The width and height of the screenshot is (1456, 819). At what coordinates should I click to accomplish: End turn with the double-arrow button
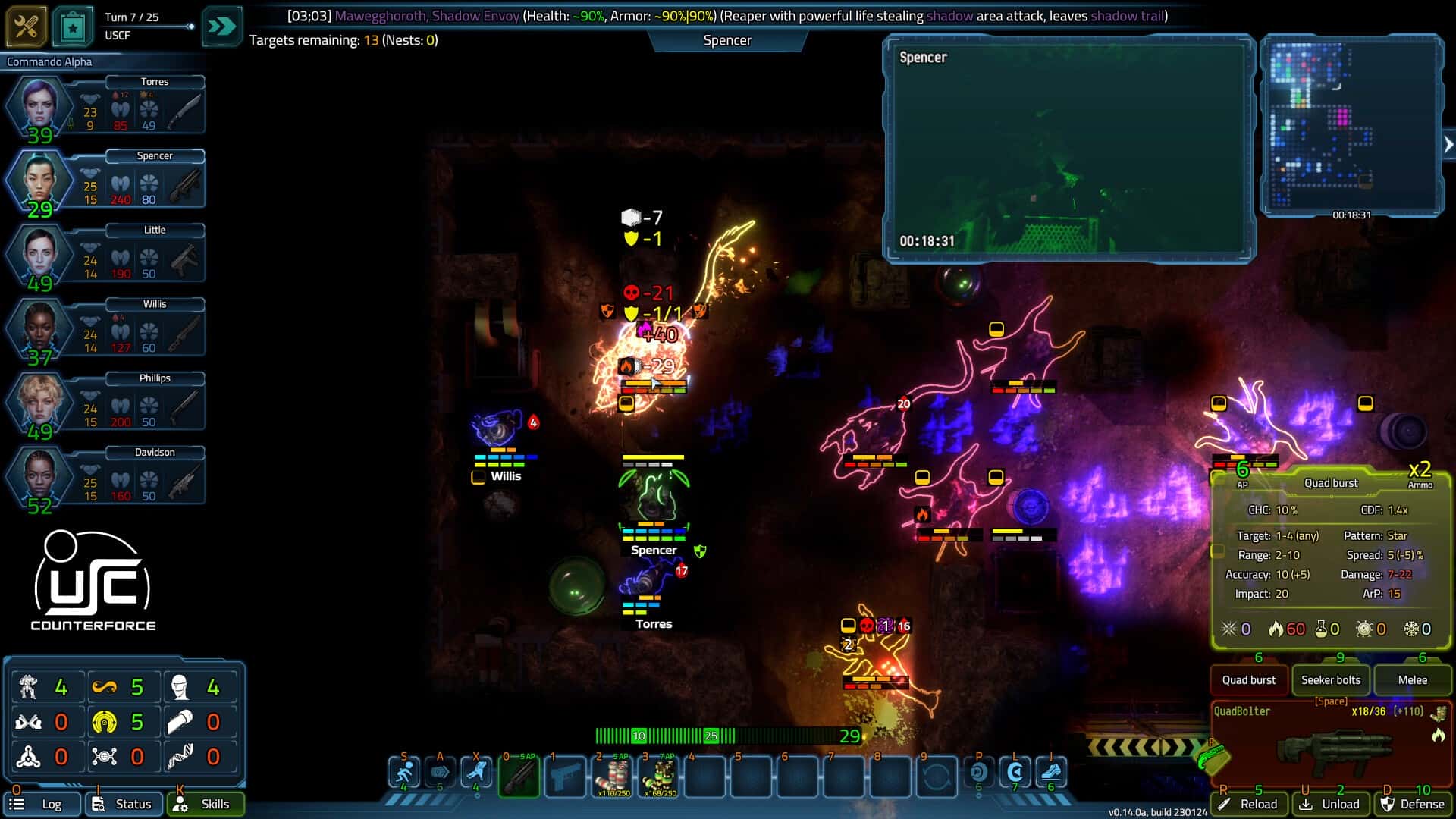coord(221,27)
